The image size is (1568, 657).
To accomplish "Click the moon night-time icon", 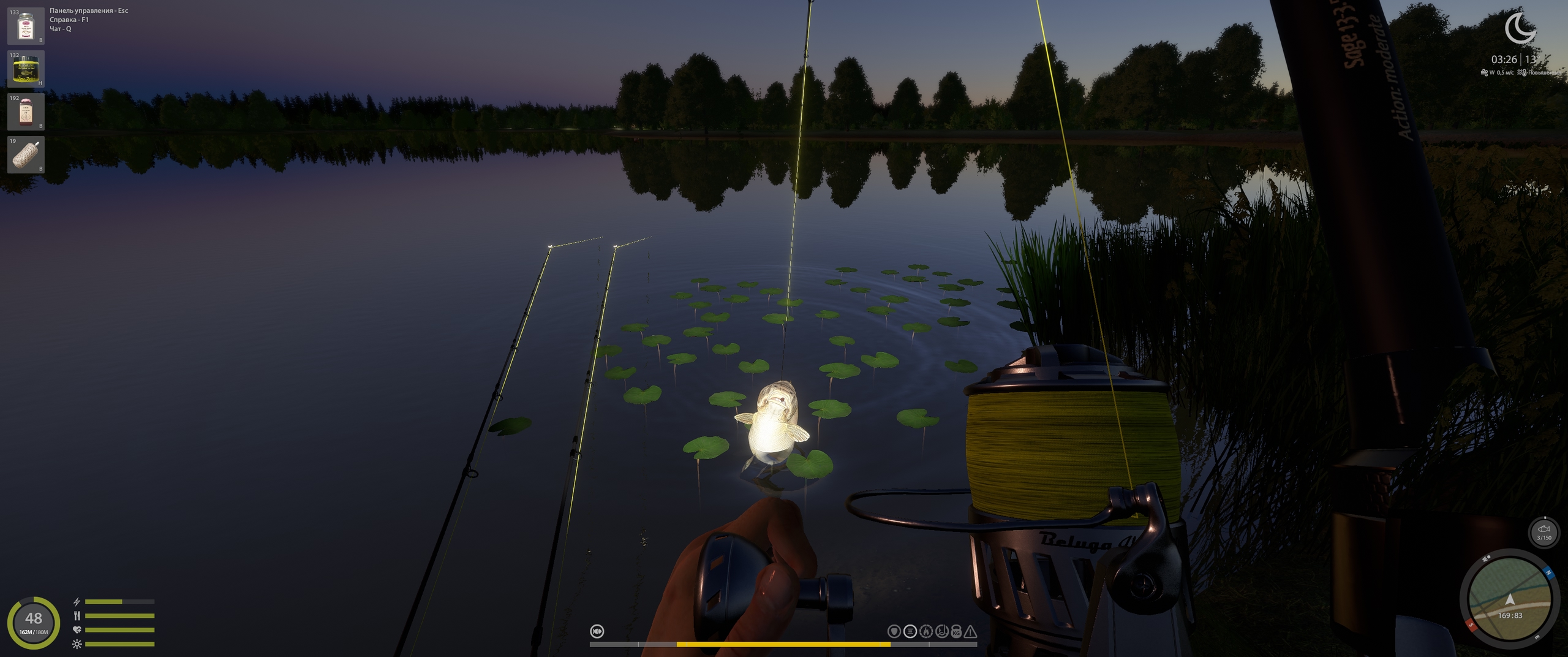I will [1518, 29].
